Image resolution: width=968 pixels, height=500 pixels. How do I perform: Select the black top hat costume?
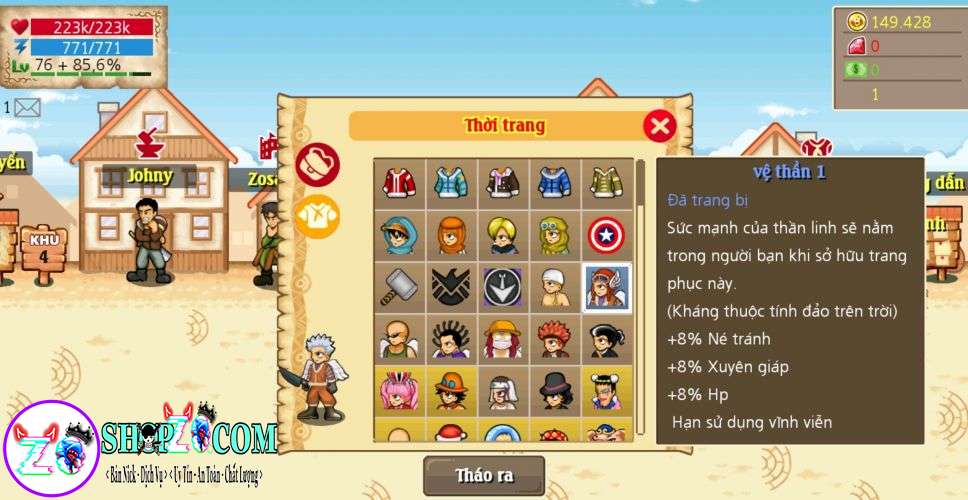pyautogui.click(x=555, y=391)
